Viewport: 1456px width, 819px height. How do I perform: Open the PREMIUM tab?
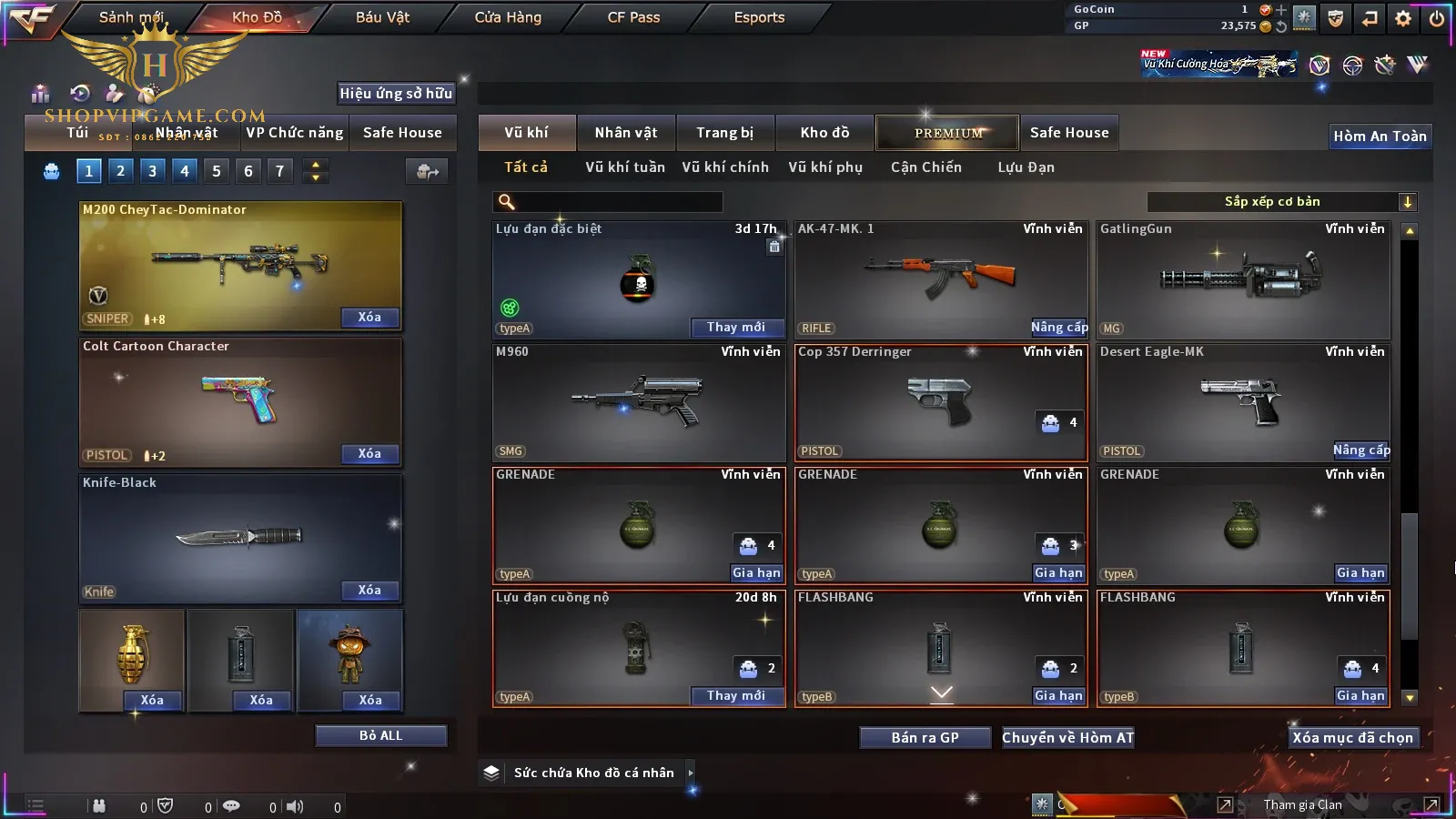tap(947, 133)
